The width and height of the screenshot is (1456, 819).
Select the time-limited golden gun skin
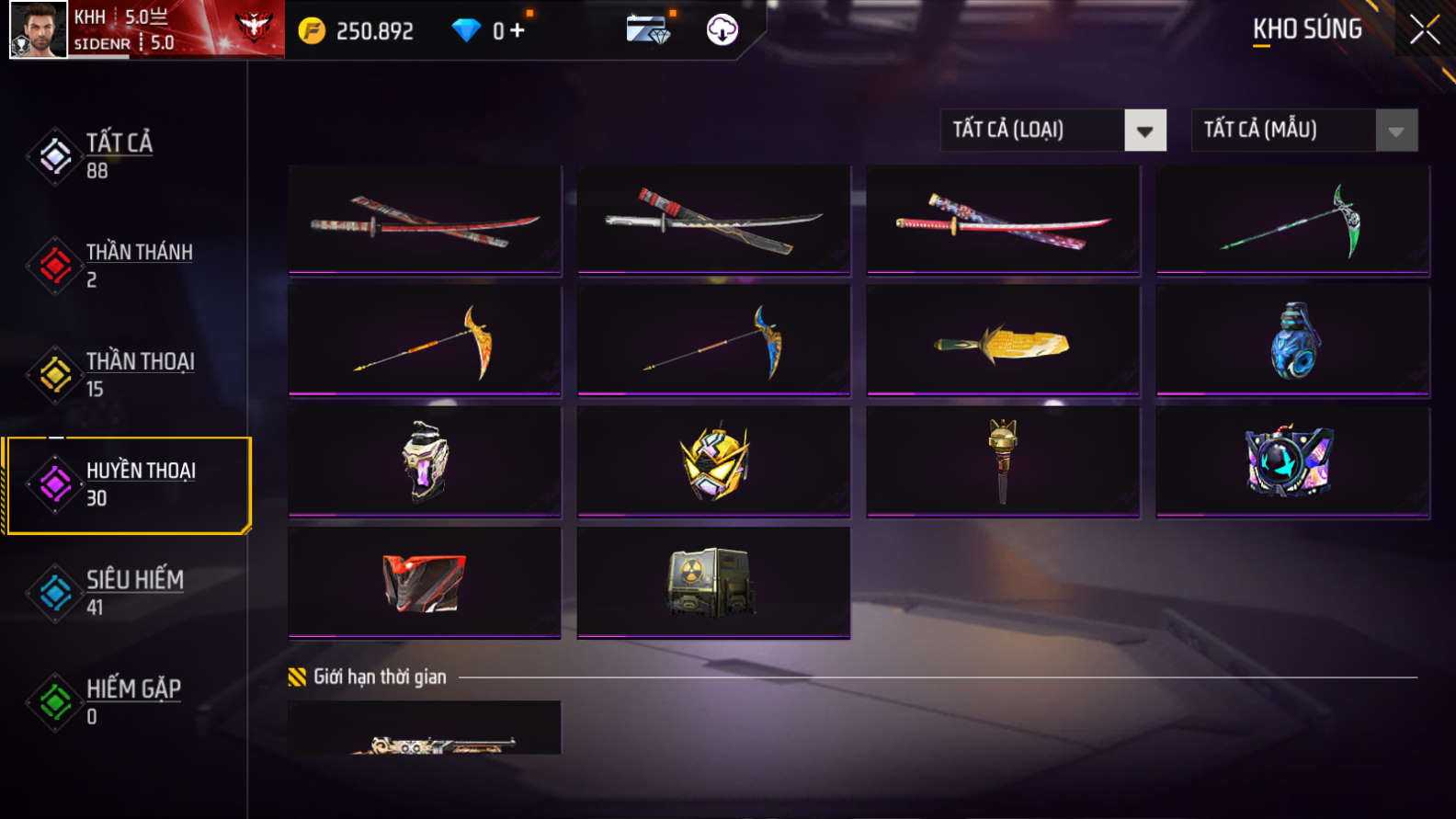[x=425, y=731]
